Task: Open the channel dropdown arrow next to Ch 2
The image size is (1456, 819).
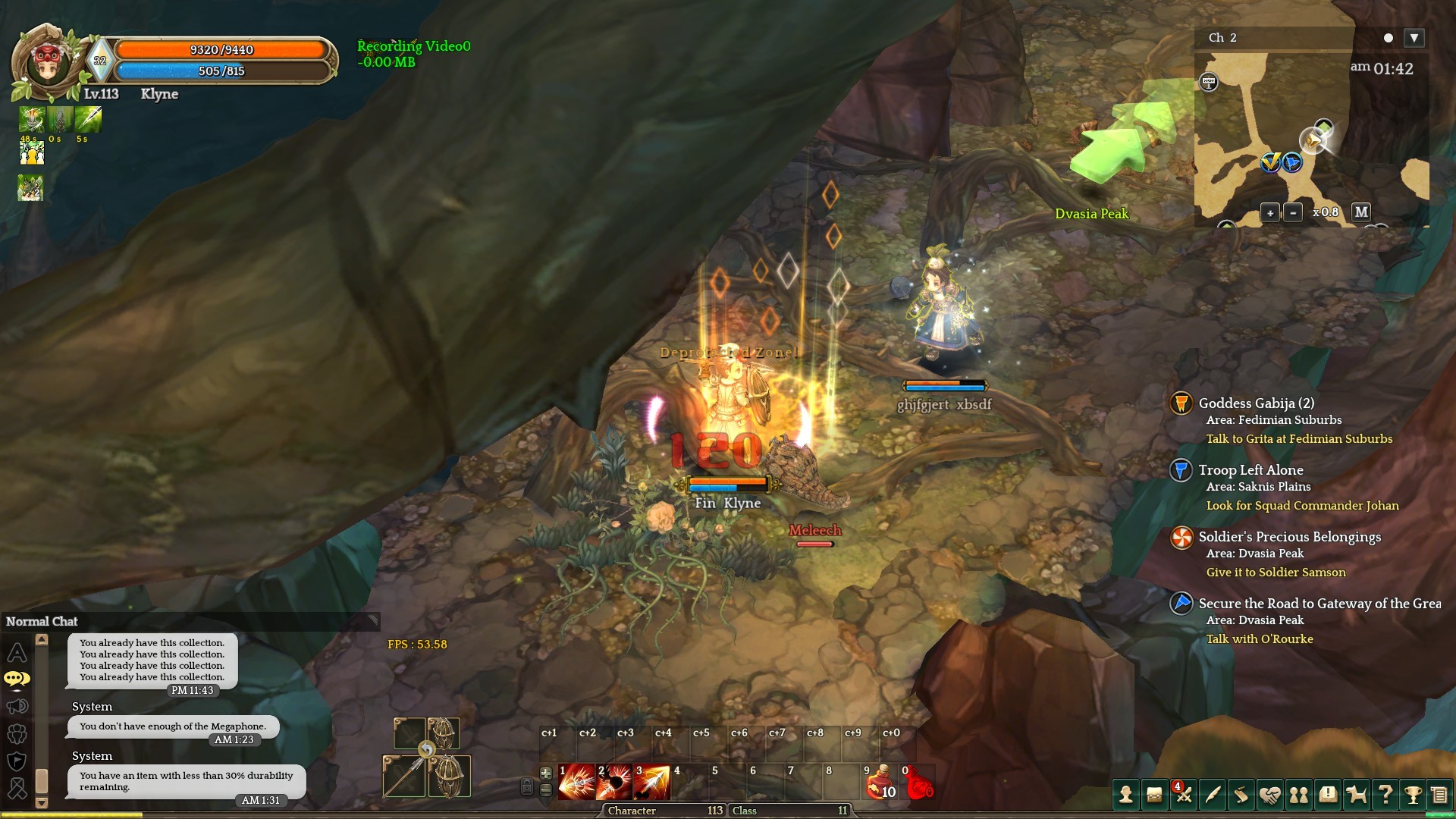Action: pos(1414,38)
